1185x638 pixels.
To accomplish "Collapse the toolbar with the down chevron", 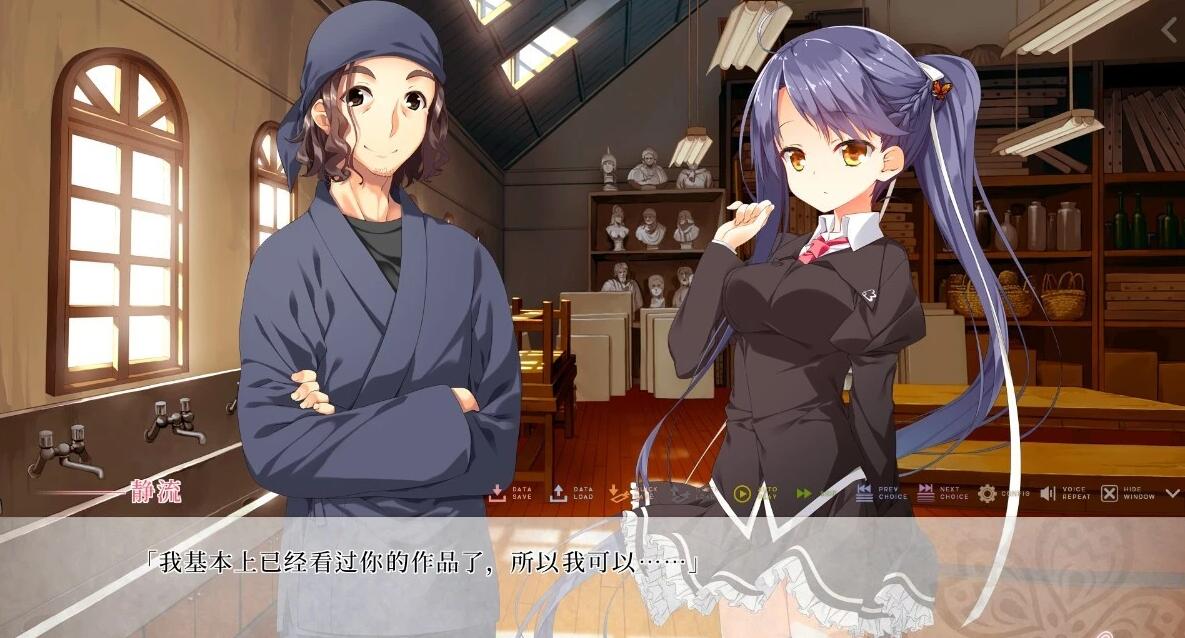I will (x=1172, y=493).
